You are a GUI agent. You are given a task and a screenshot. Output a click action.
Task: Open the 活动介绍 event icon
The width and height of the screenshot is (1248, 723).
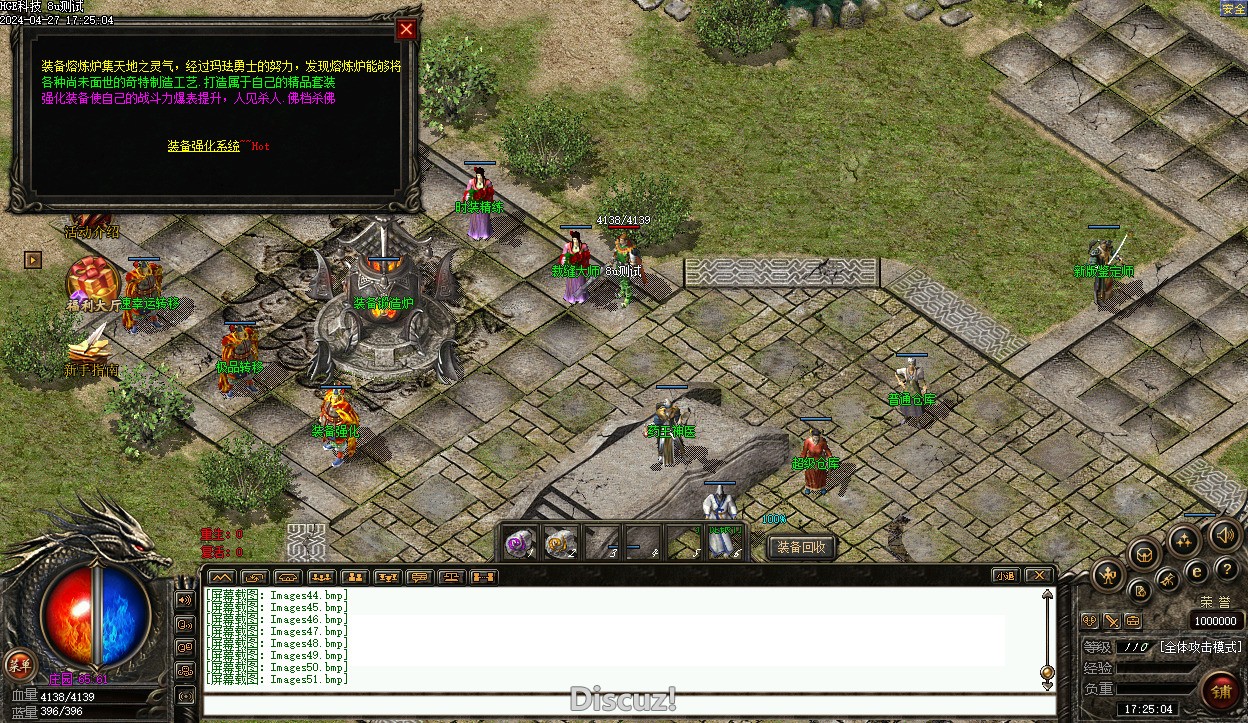click(91, 222)
